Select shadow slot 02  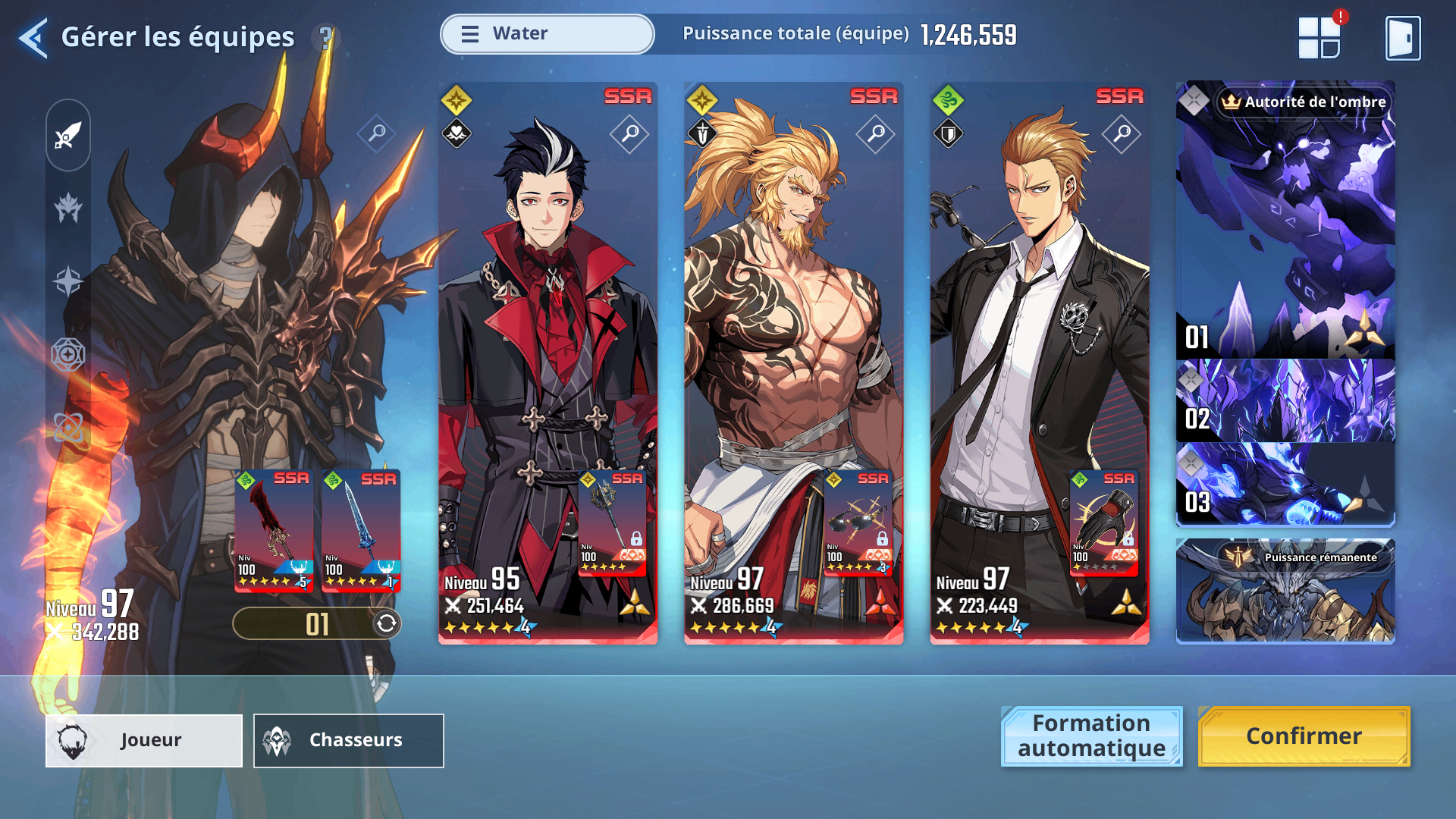pyautogui.click(x=1285, y=400)
